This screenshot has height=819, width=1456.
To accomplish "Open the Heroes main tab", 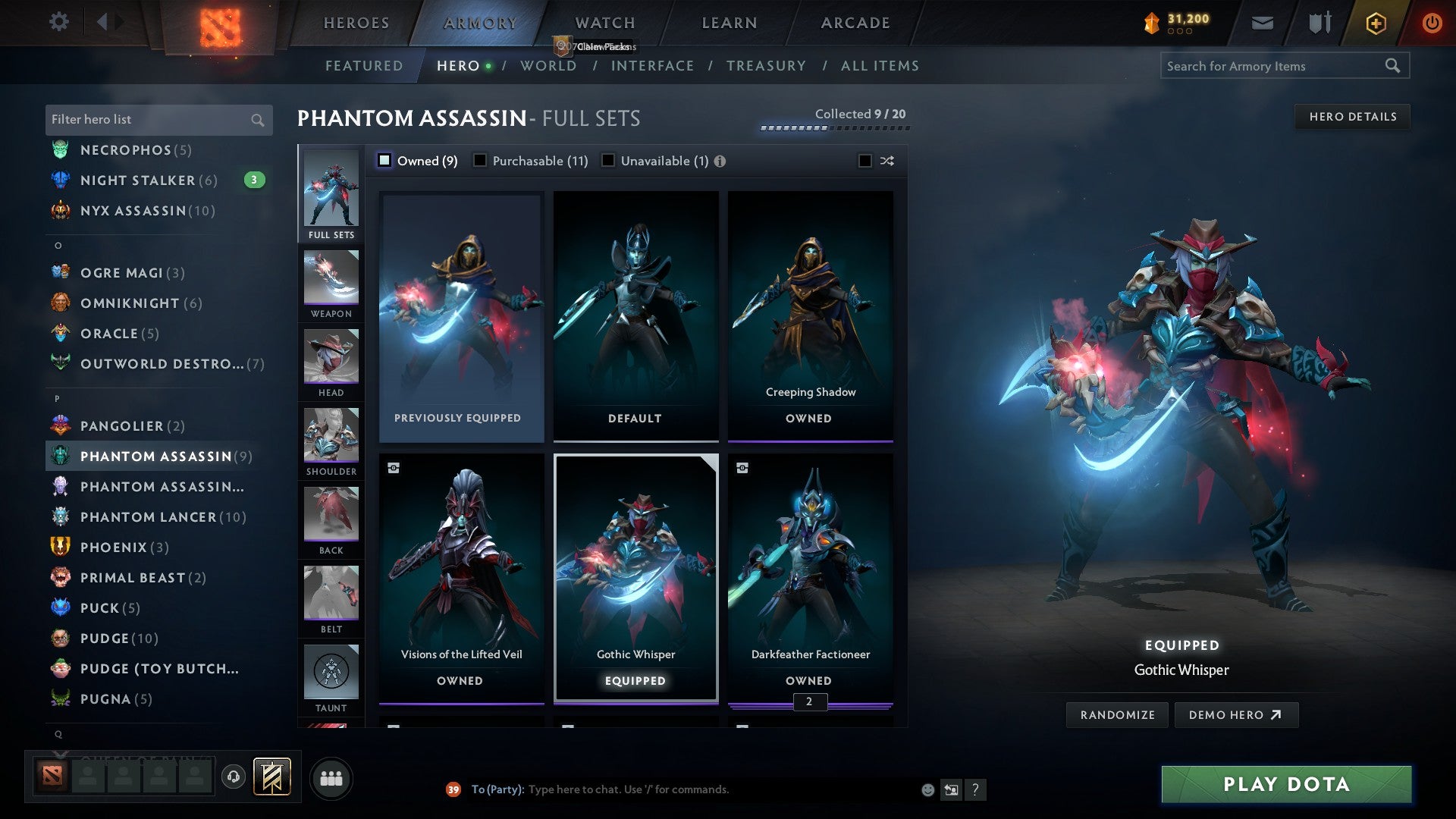I will click(356, 23).
